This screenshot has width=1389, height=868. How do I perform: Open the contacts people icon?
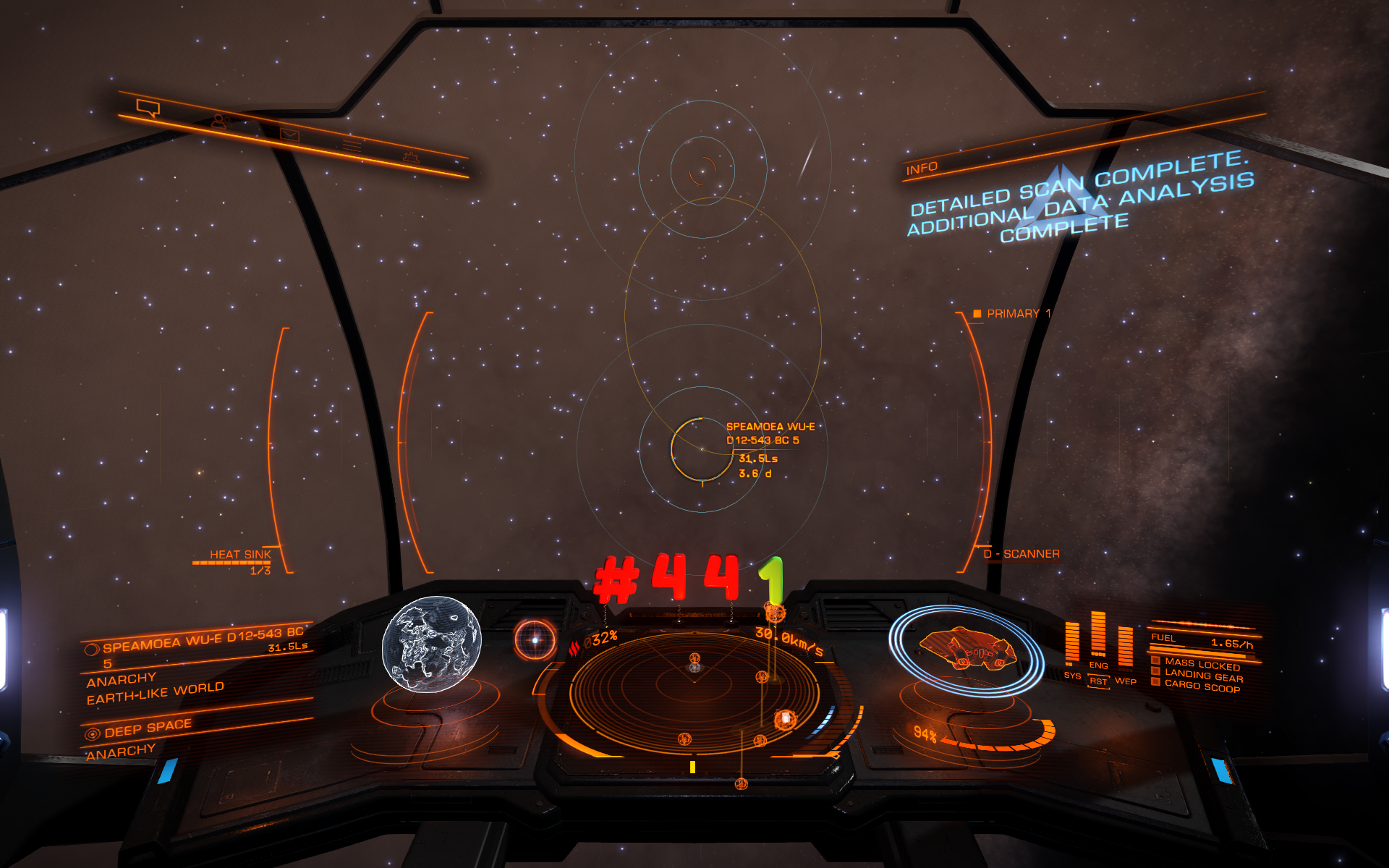(221, 122)
